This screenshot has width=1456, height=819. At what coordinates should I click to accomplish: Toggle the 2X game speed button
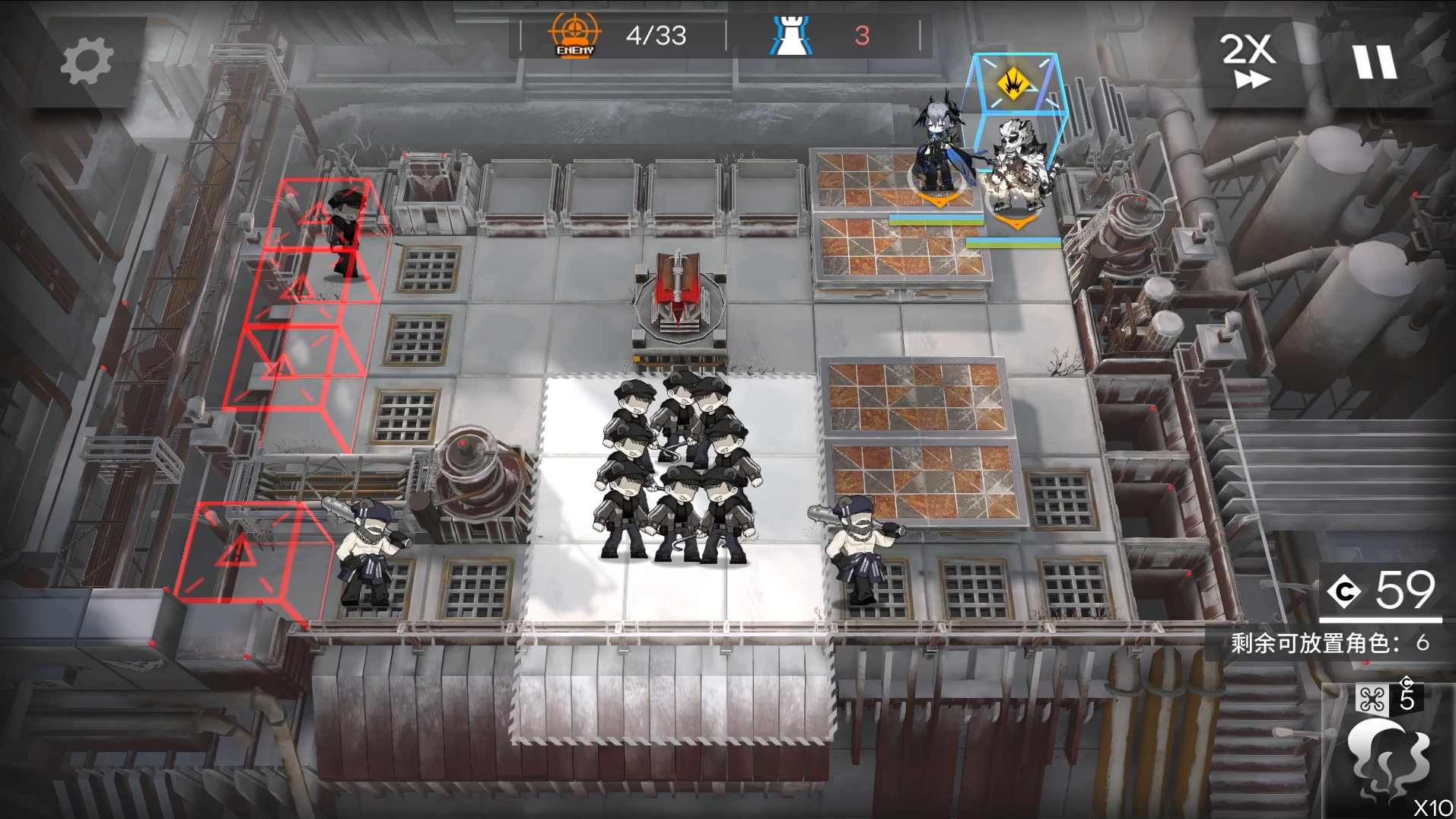point(1248,61)
